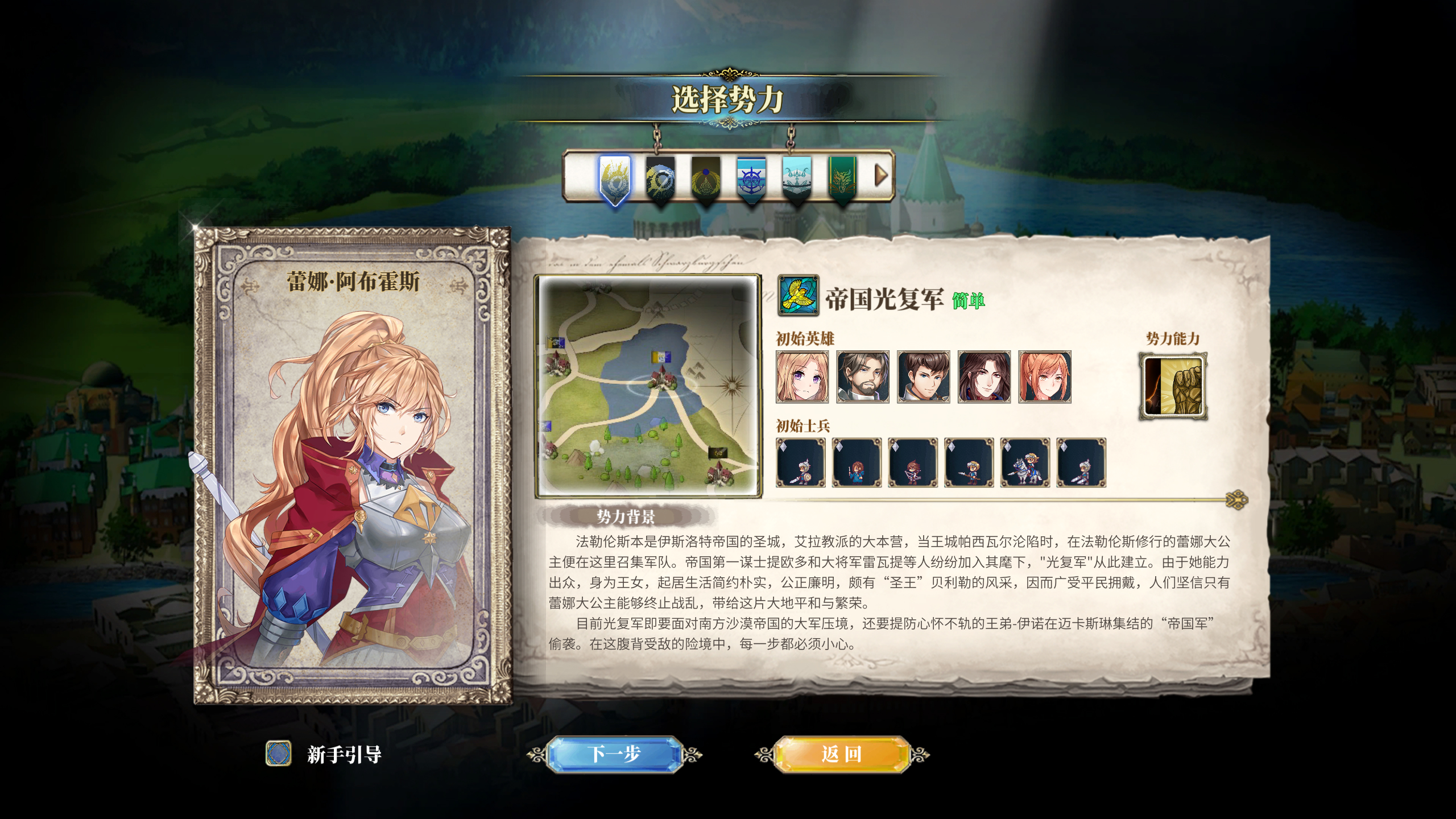
Task: Inspect the blue-robed mage starting soldier
Action: 857,462
